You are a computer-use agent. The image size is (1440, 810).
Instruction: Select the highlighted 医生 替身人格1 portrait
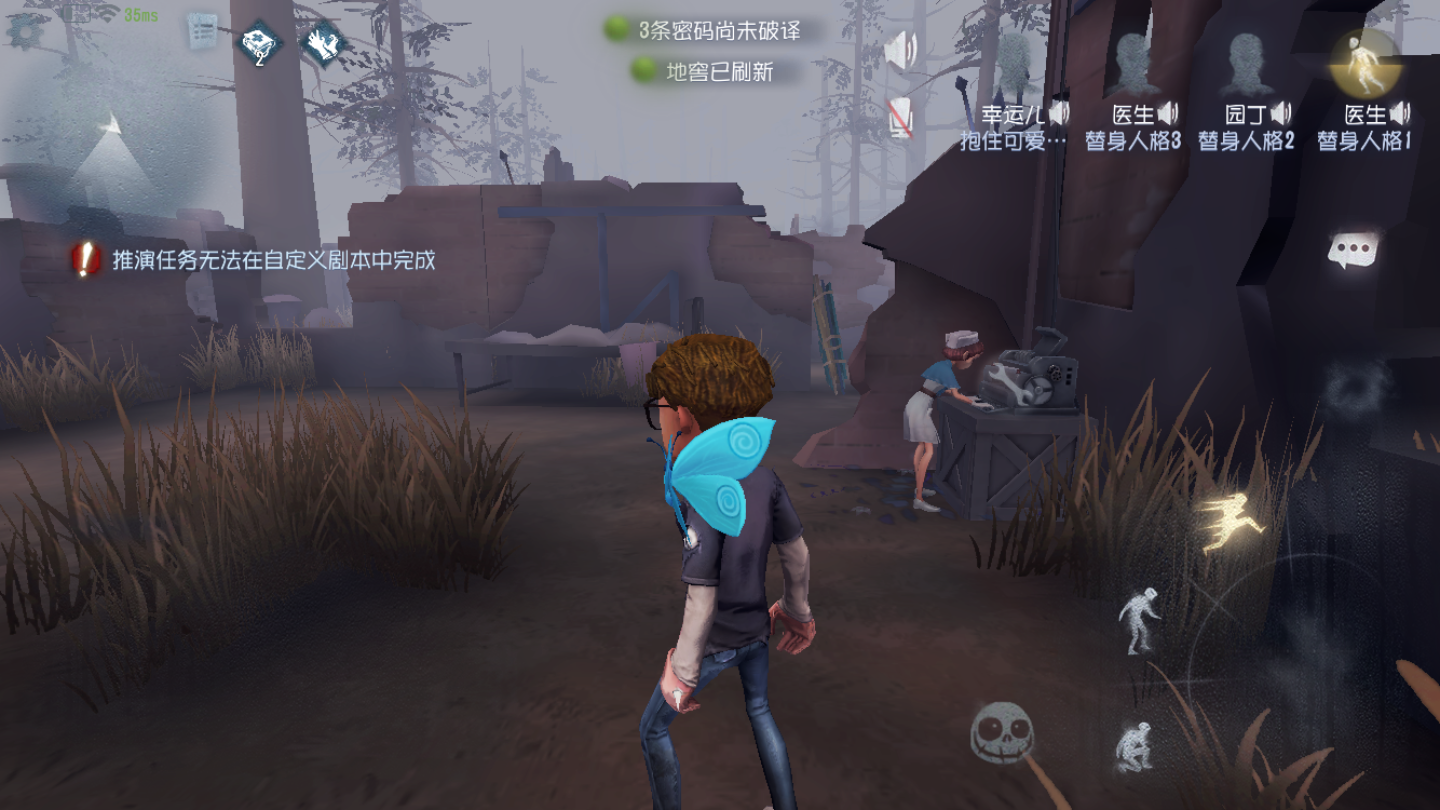pos(1362,62)
